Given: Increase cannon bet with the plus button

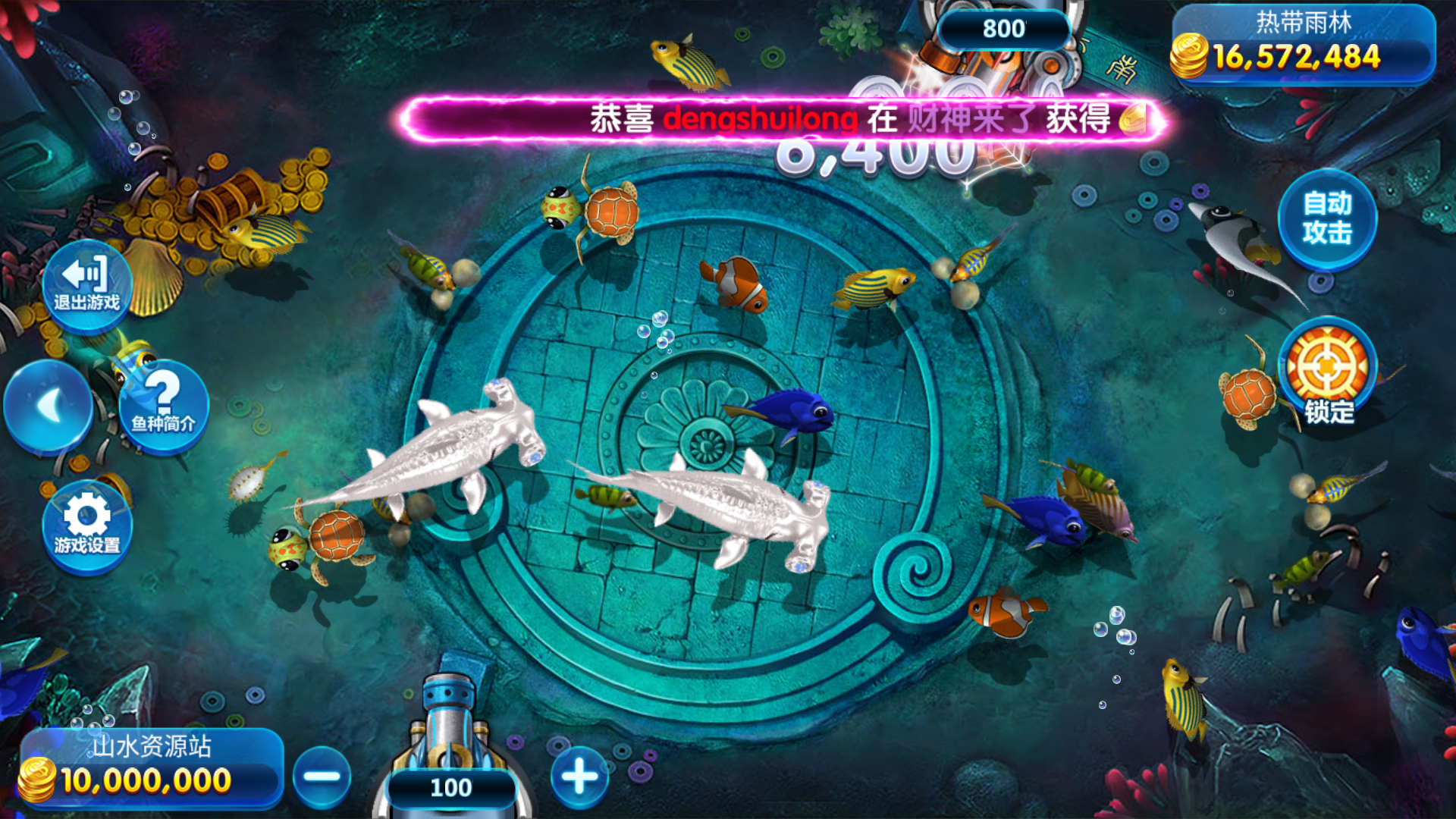Looking at the screenshot, I should pyautogui.click(x=580, y=777).
